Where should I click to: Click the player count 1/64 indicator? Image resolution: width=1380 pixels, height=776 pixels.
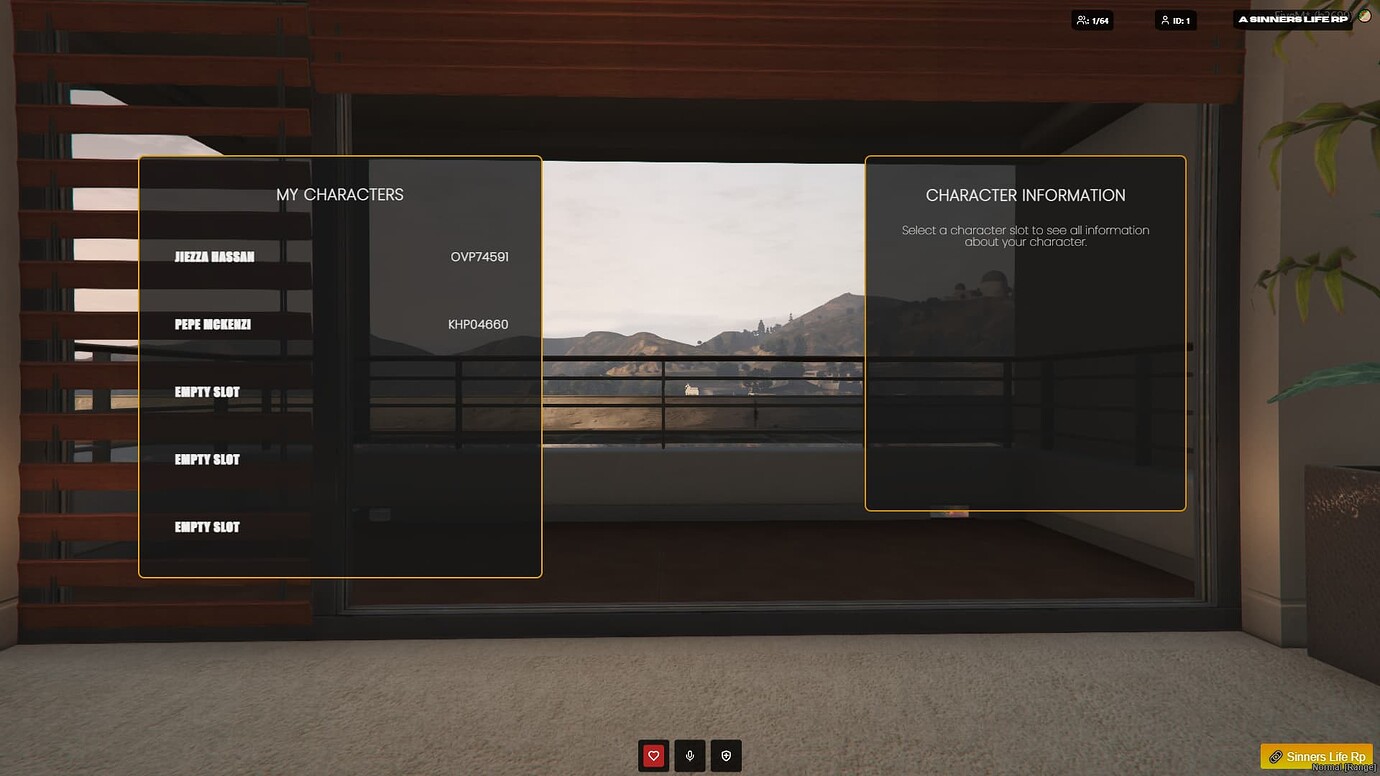coord(1093,19)
